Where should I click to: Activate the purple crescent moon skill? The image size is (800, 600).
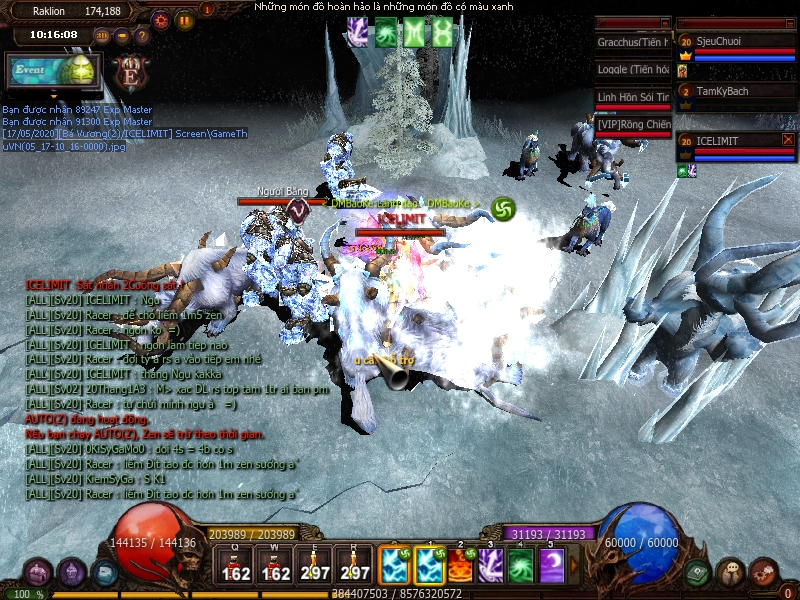(x=552, y=566)
